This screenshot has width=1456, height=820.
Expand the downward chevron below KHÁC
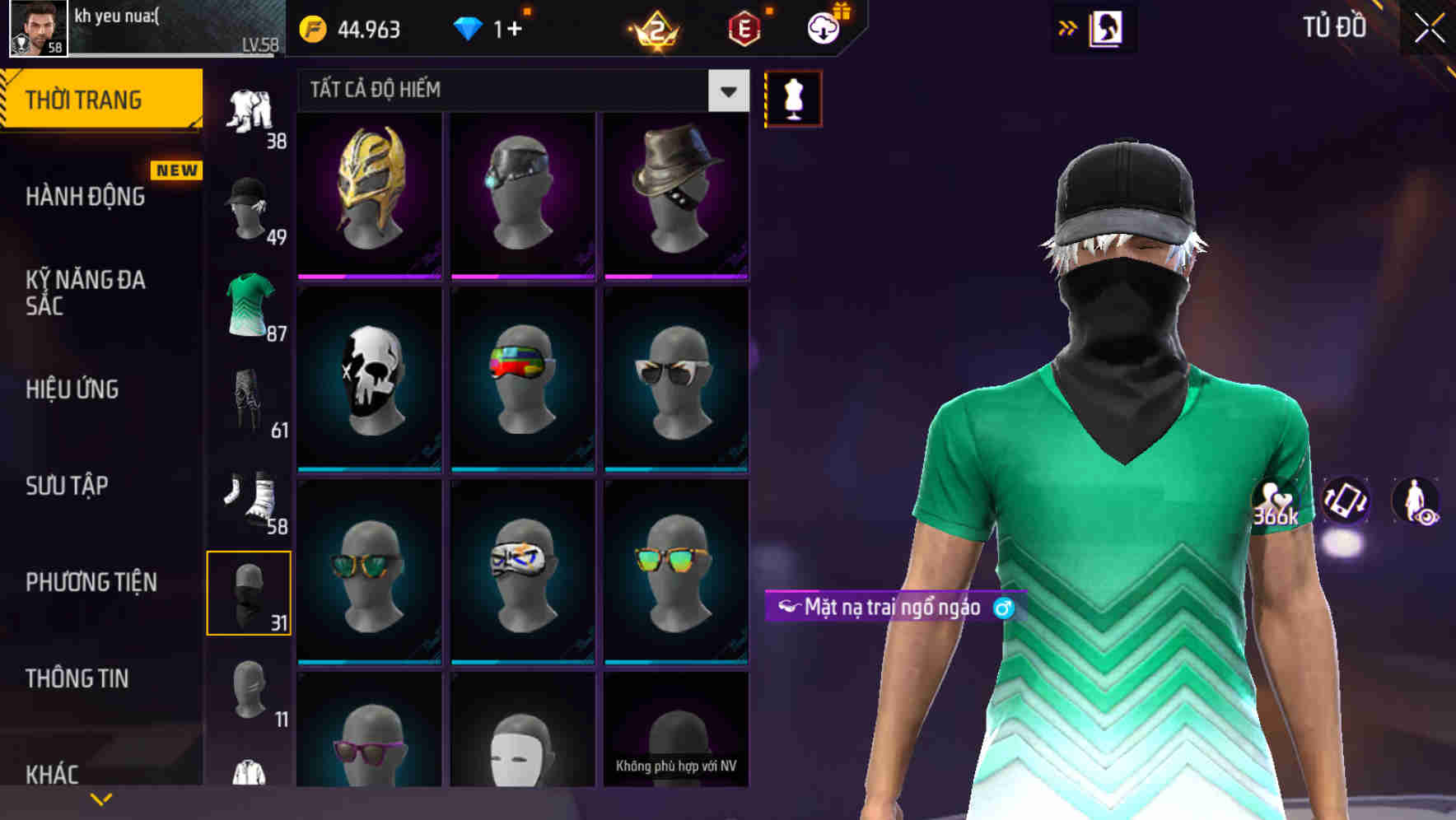tap(100, 797)
